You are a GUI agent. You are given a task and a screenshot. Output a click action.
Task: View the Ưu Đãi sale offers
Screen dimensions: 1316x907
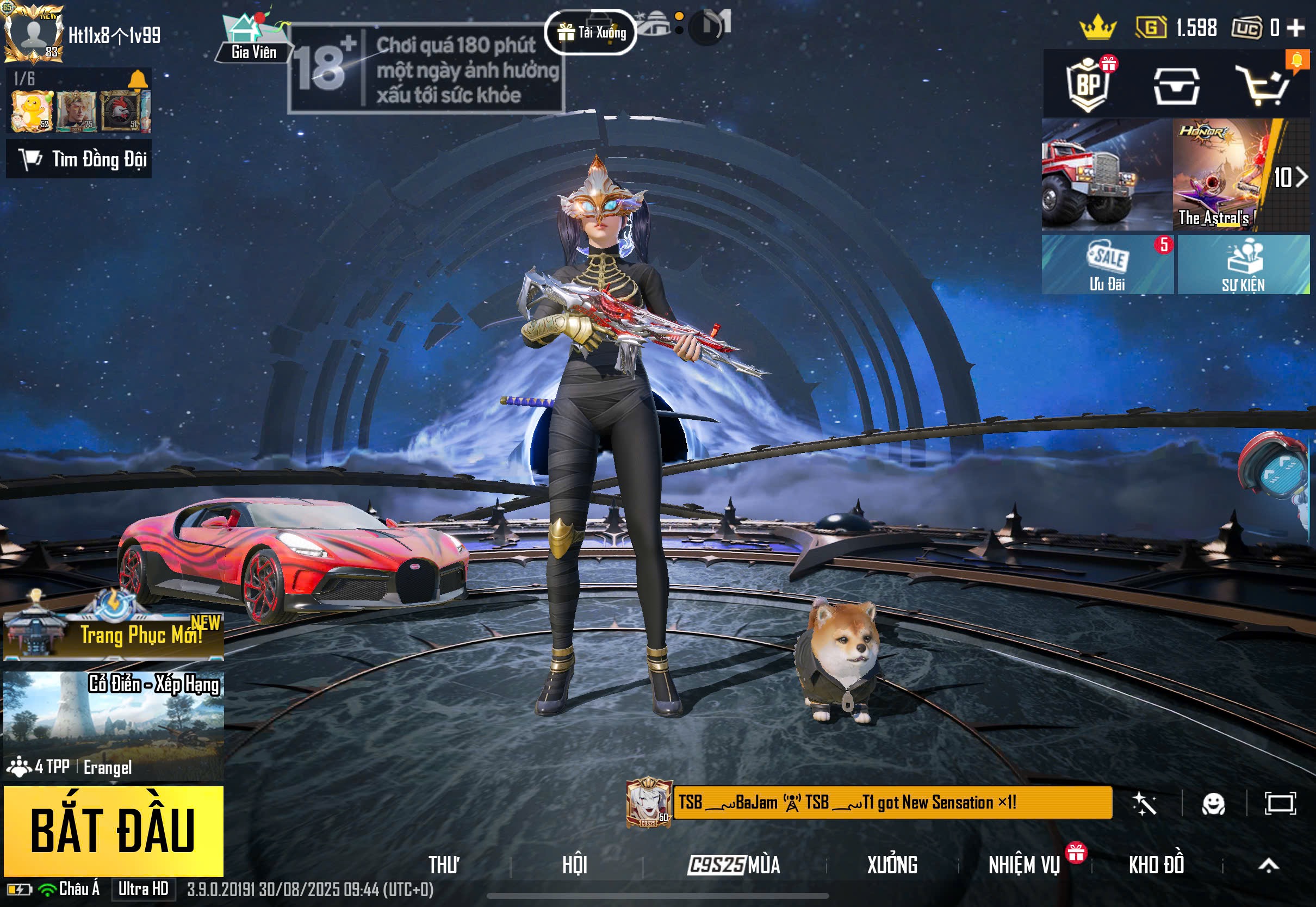[1107, 265]
